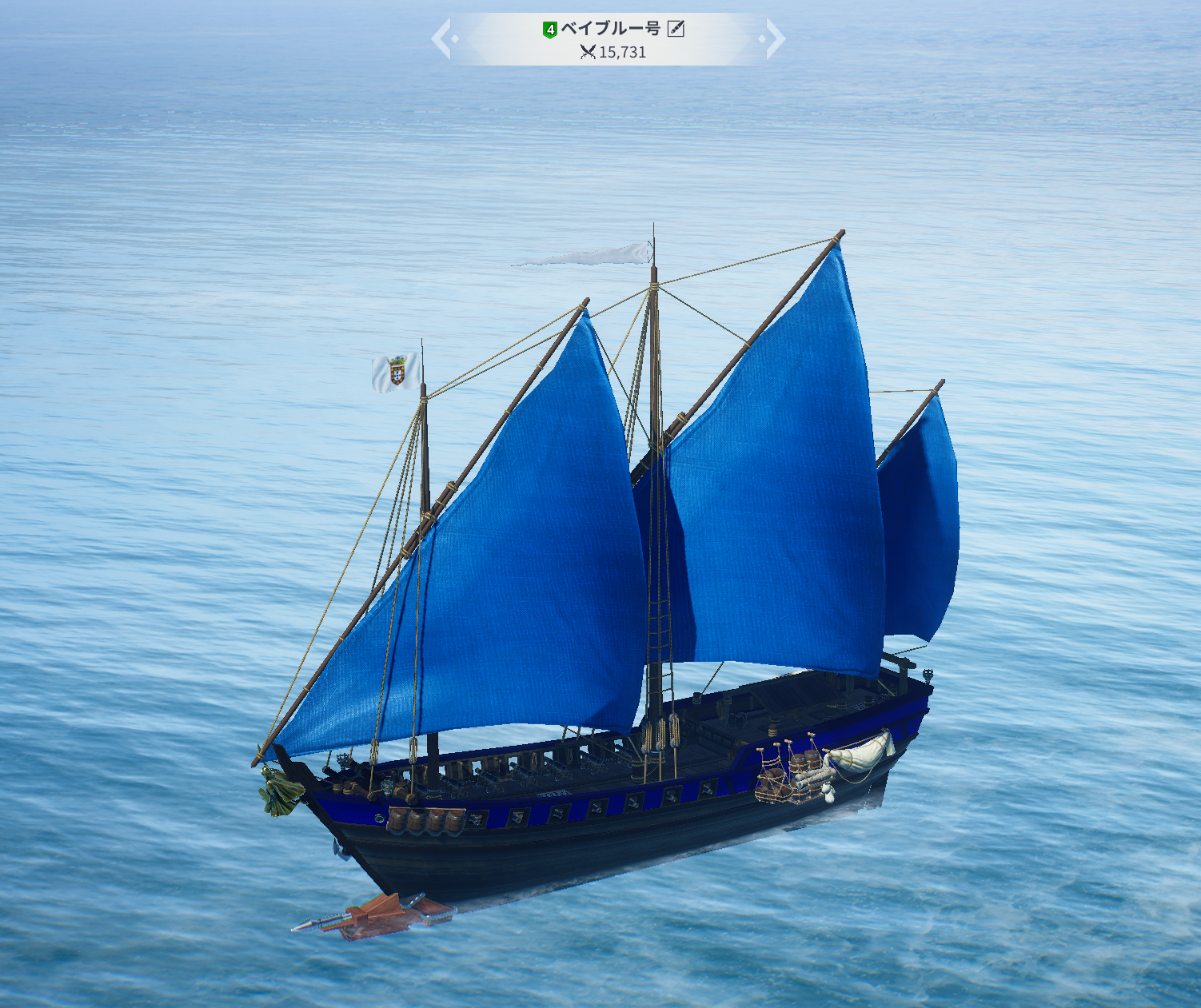Click the pencil icon to rename ship
The image size is (1201, 1008).
click(676, 29)
